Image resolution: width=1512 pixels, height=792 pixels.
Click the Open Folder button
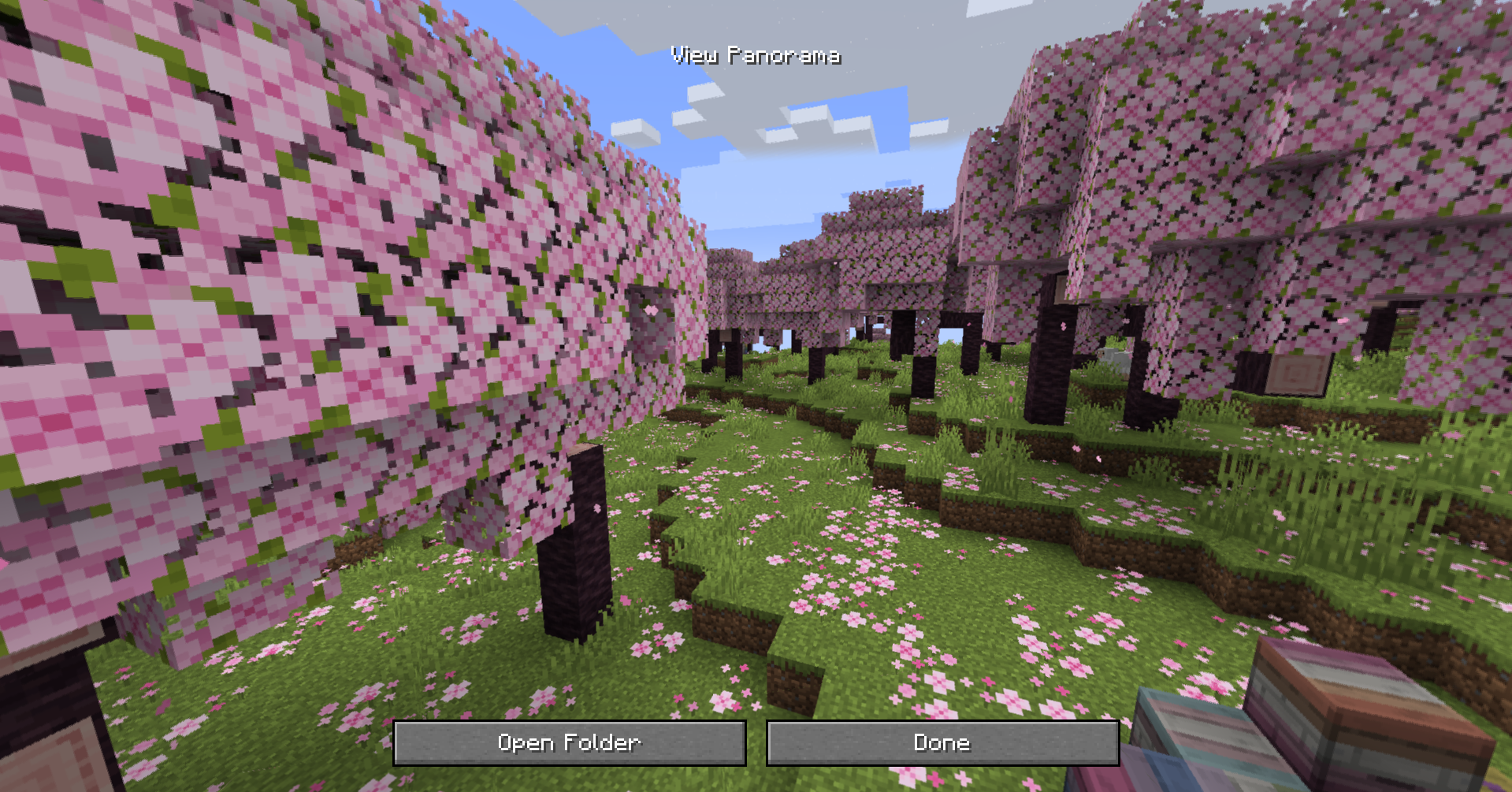click(x=570, y=742)
